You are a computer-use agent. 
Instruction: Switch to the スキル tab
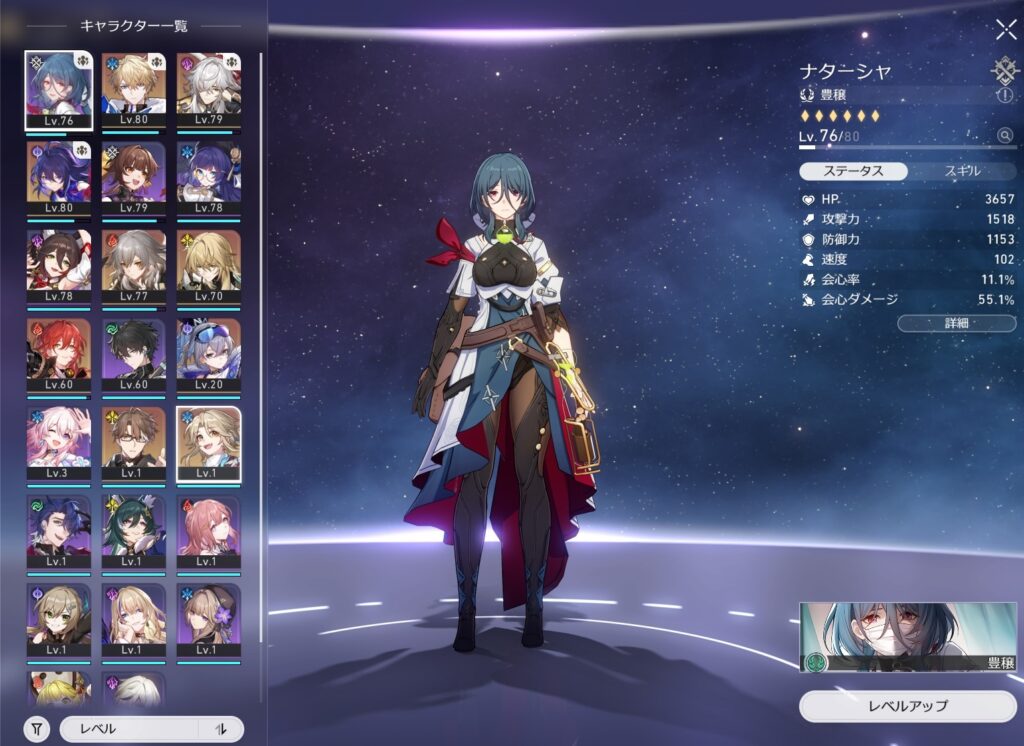click(962, 171)
